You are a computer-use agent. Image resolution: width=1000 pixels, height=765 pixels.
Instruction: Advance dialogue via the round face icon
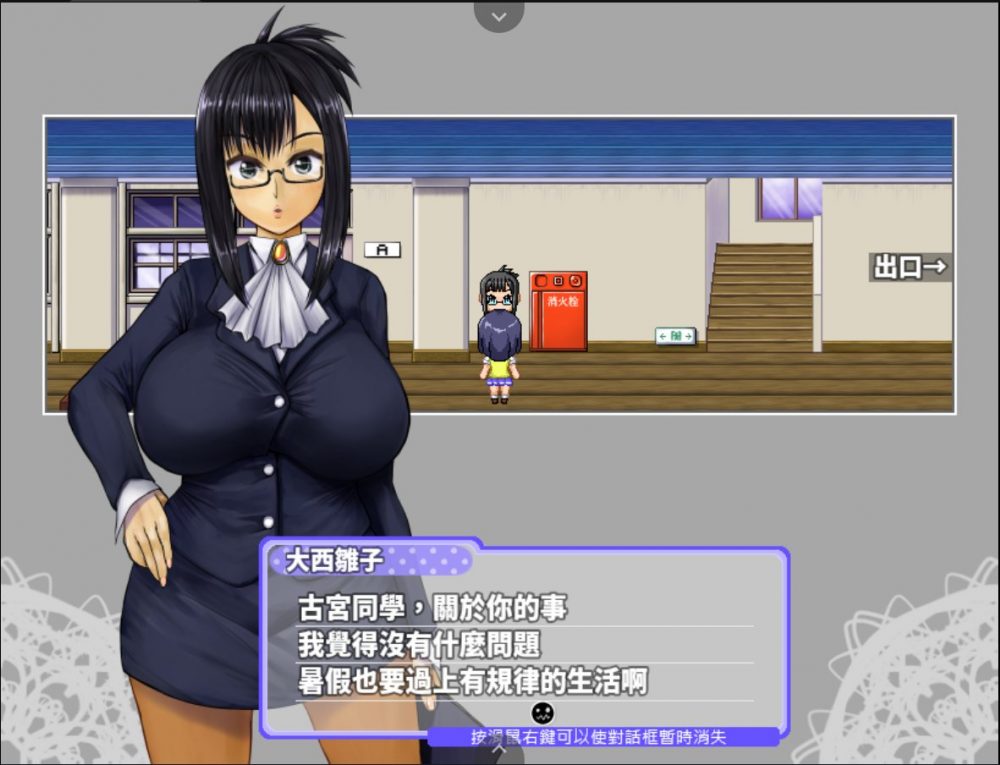click(x=542, y=712)
